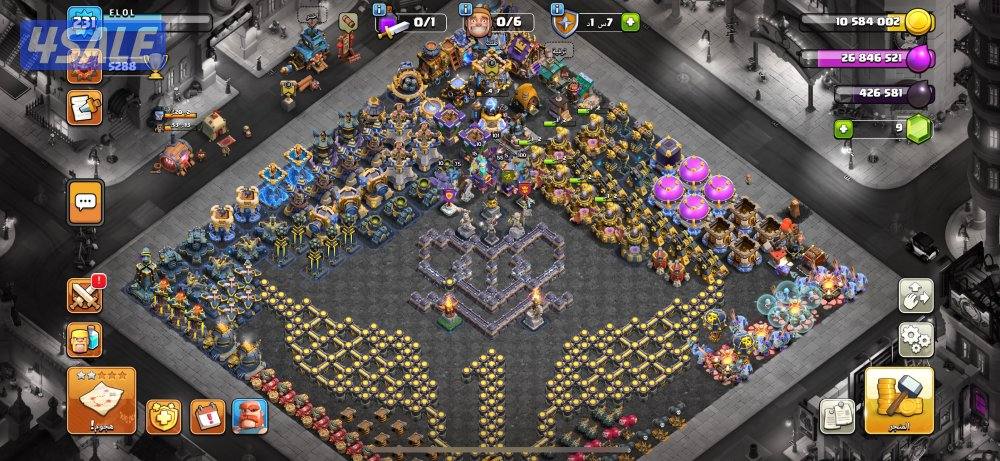Open the angry barbarian face icon
Screen dimensions: 1000x461
point(249,416)
